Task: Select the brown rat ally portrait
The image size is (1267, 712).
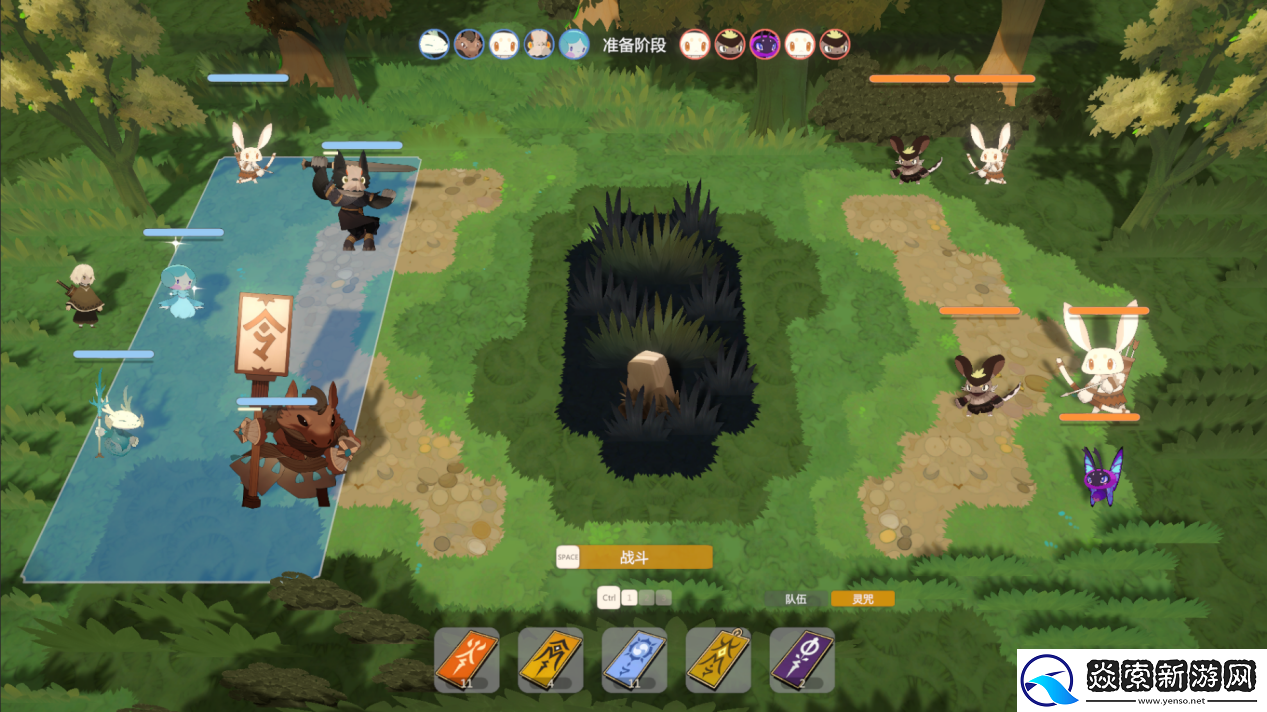Action: [x=469, y=44]
